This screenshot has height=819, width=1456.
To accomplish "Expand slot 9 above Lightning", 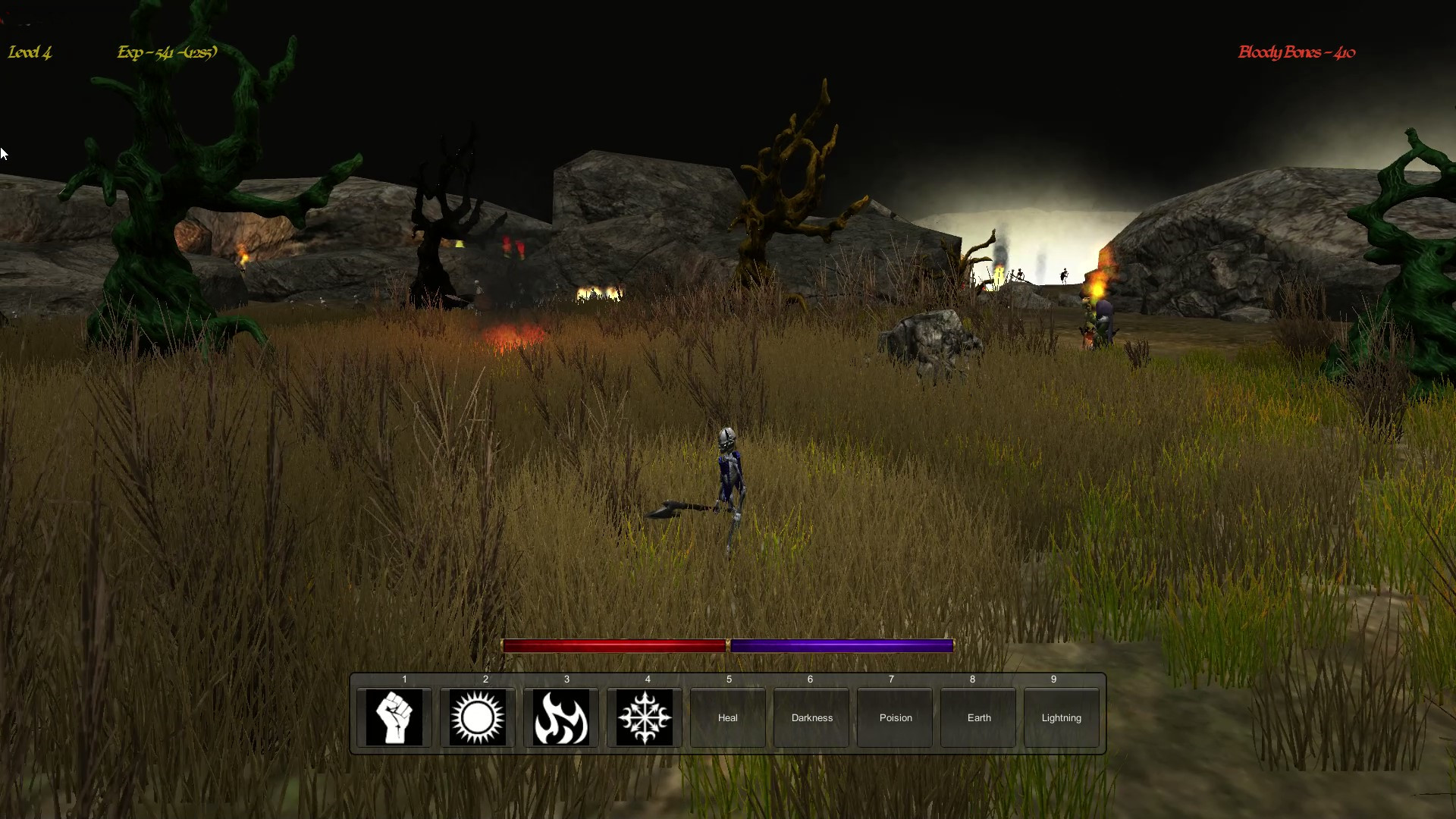I will (x=1054, y=679).
